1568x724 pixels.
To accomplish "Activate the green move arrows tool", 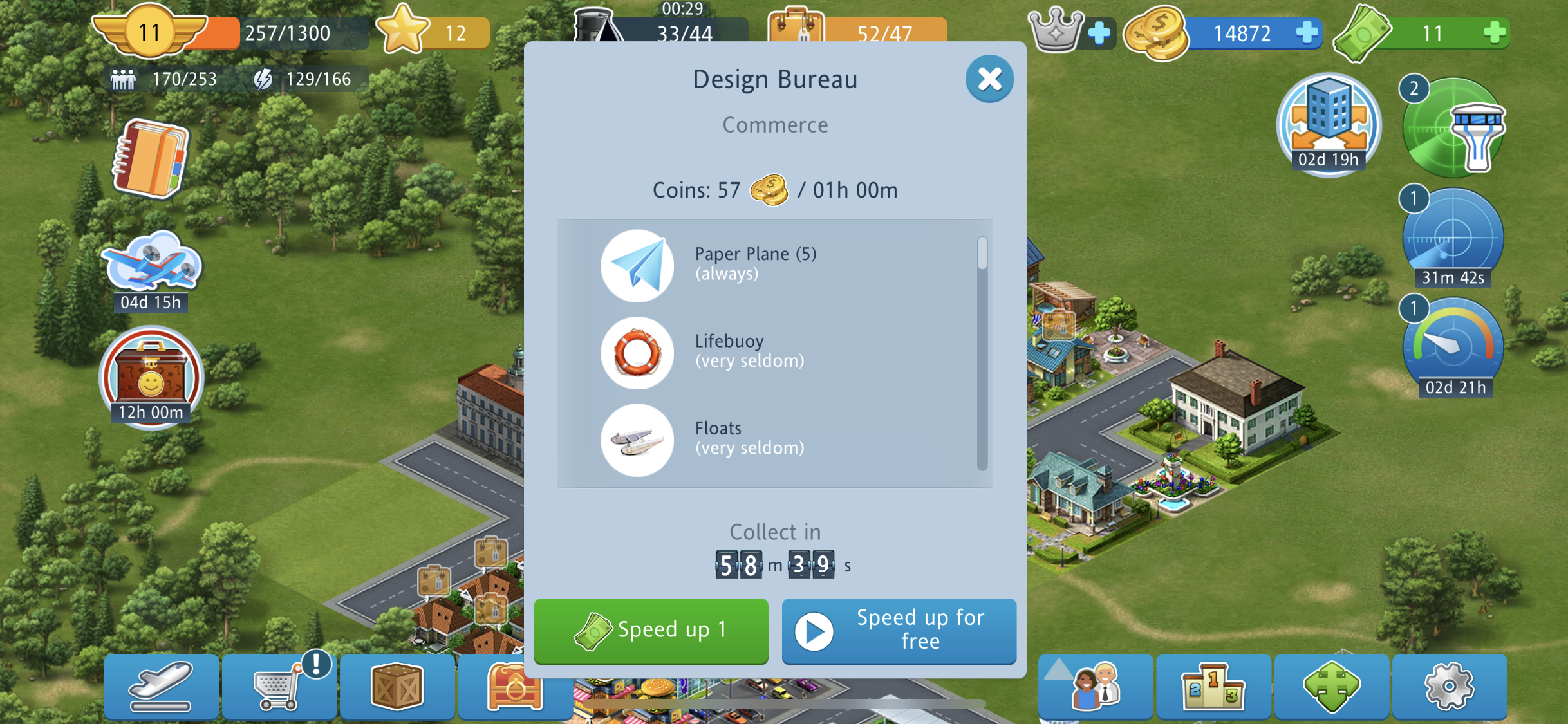I will point(1331,687).
